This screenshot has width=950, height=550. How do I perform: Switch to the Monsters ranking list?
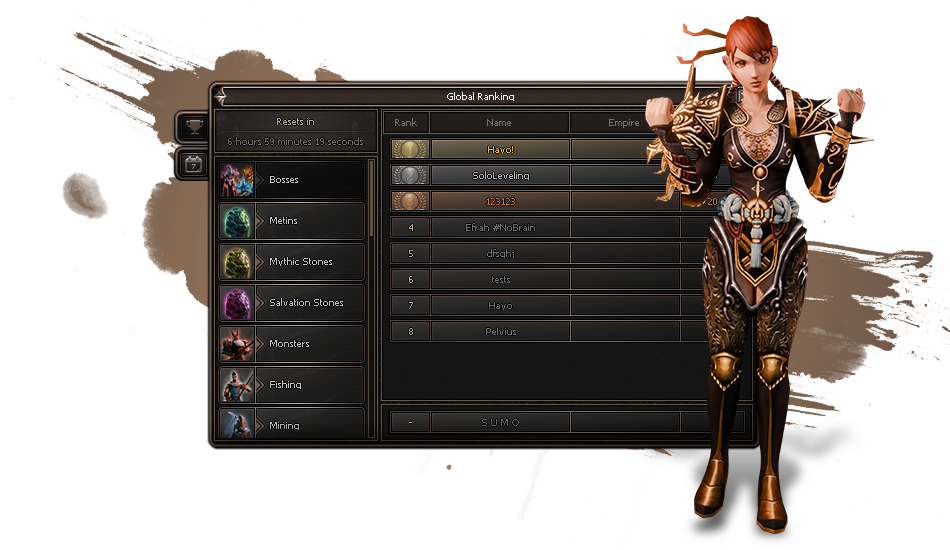[292, 344]
